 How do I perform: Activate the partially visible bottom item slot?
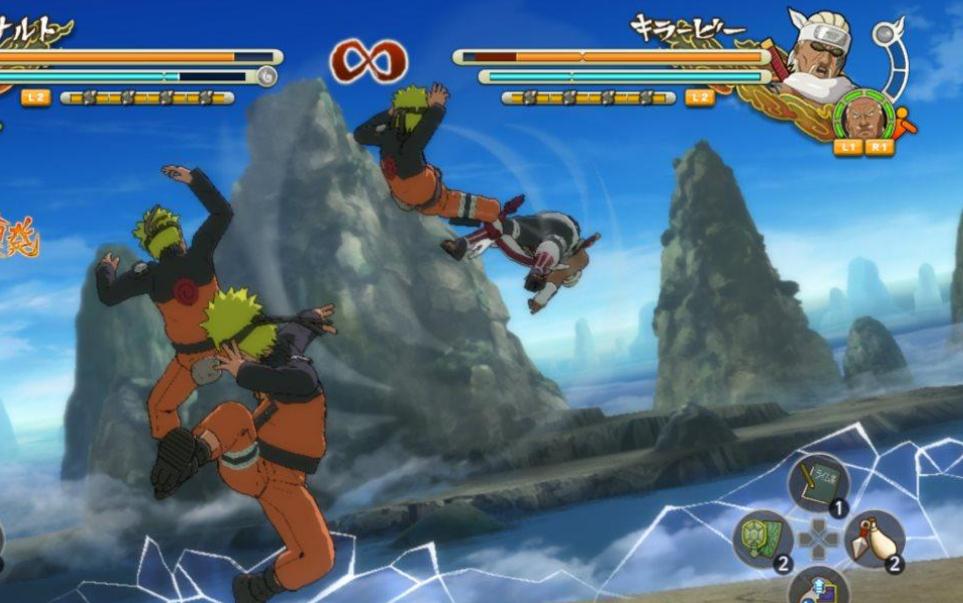(x=818, y=588)
